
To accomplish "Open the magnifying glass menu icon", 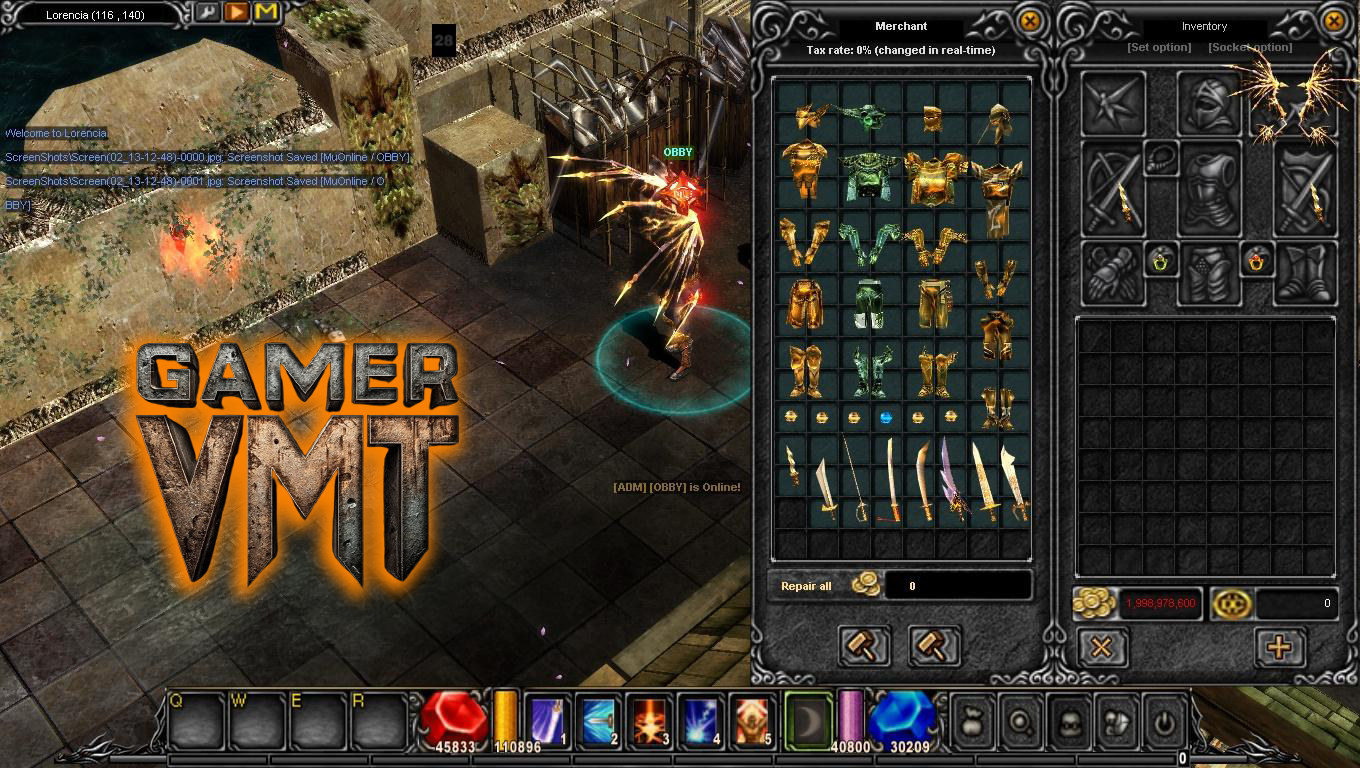I will point(1020,722).
